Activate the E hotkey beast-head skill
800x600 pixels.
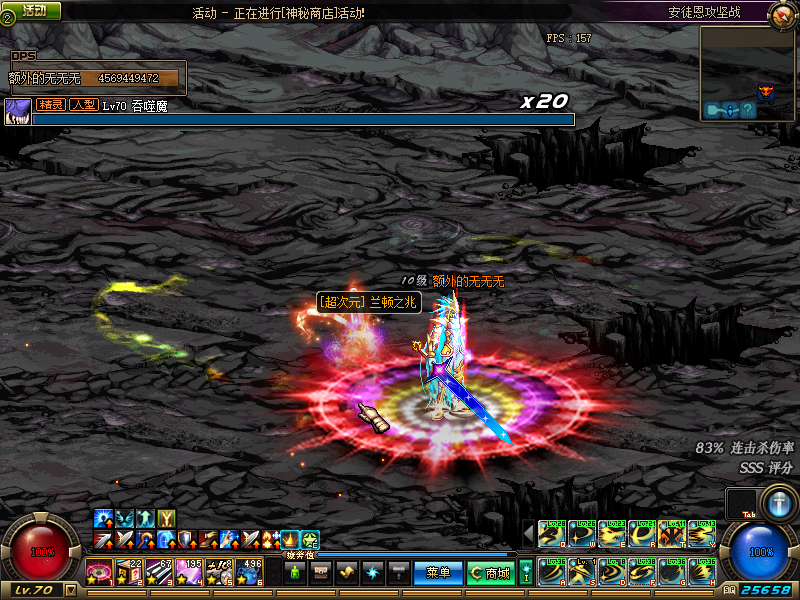pos(611,534)
